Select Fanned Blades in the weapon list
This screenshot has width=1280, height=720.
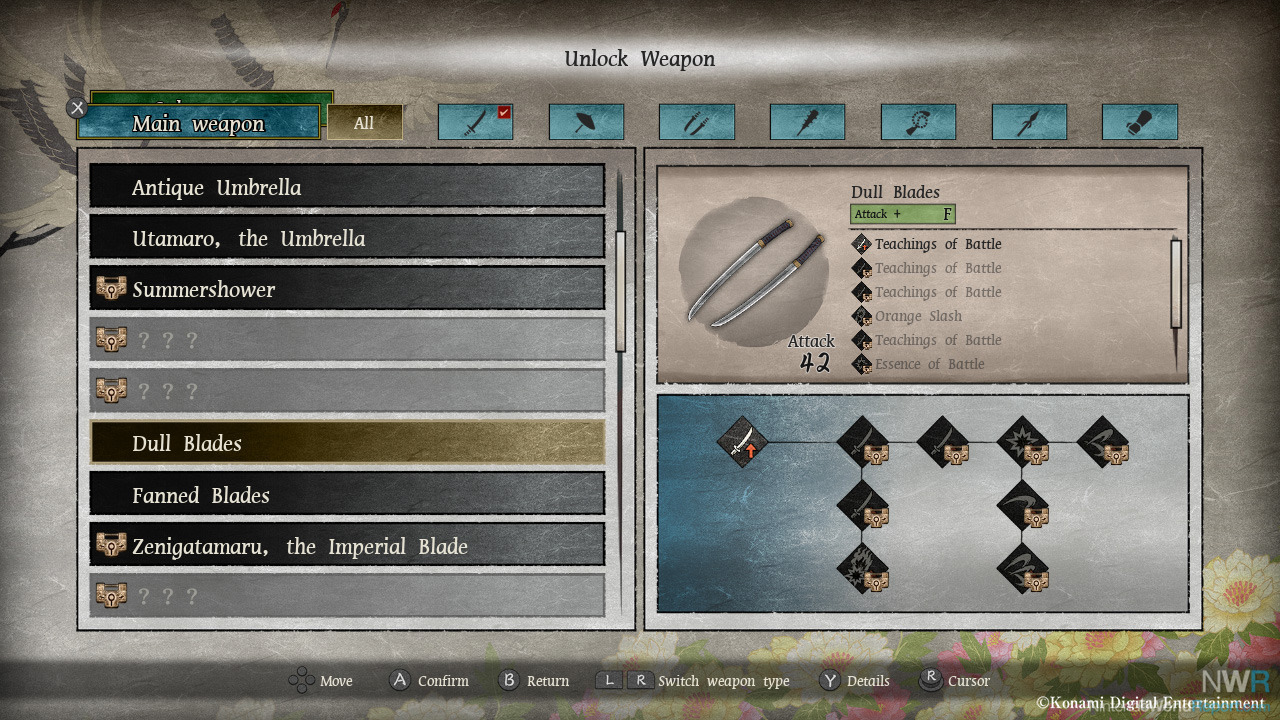point(347,495)
